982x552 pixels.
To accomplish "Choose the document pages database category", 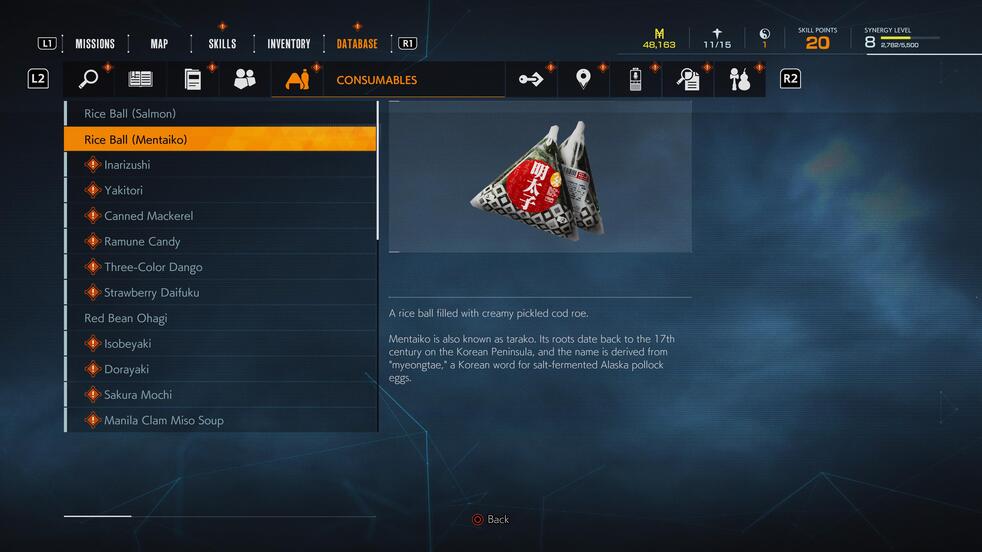I will click(x=193, y=80).
